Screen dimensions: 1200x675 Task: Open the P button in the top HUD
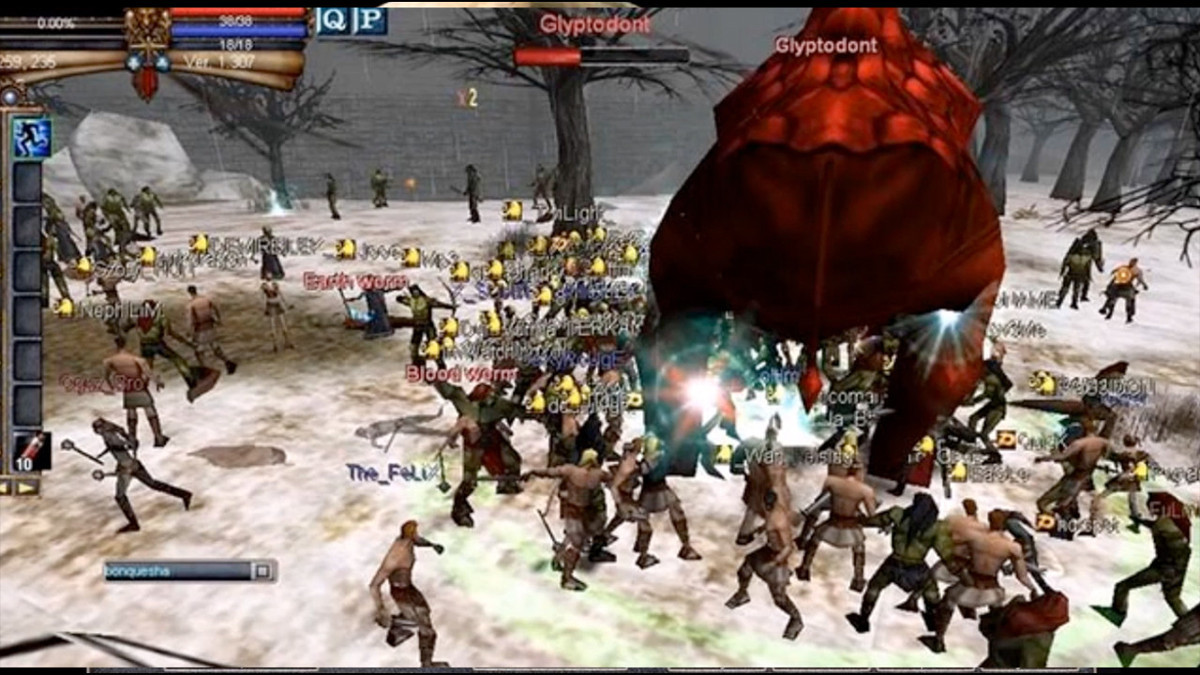pyautogui.click(x=371, y=21)
